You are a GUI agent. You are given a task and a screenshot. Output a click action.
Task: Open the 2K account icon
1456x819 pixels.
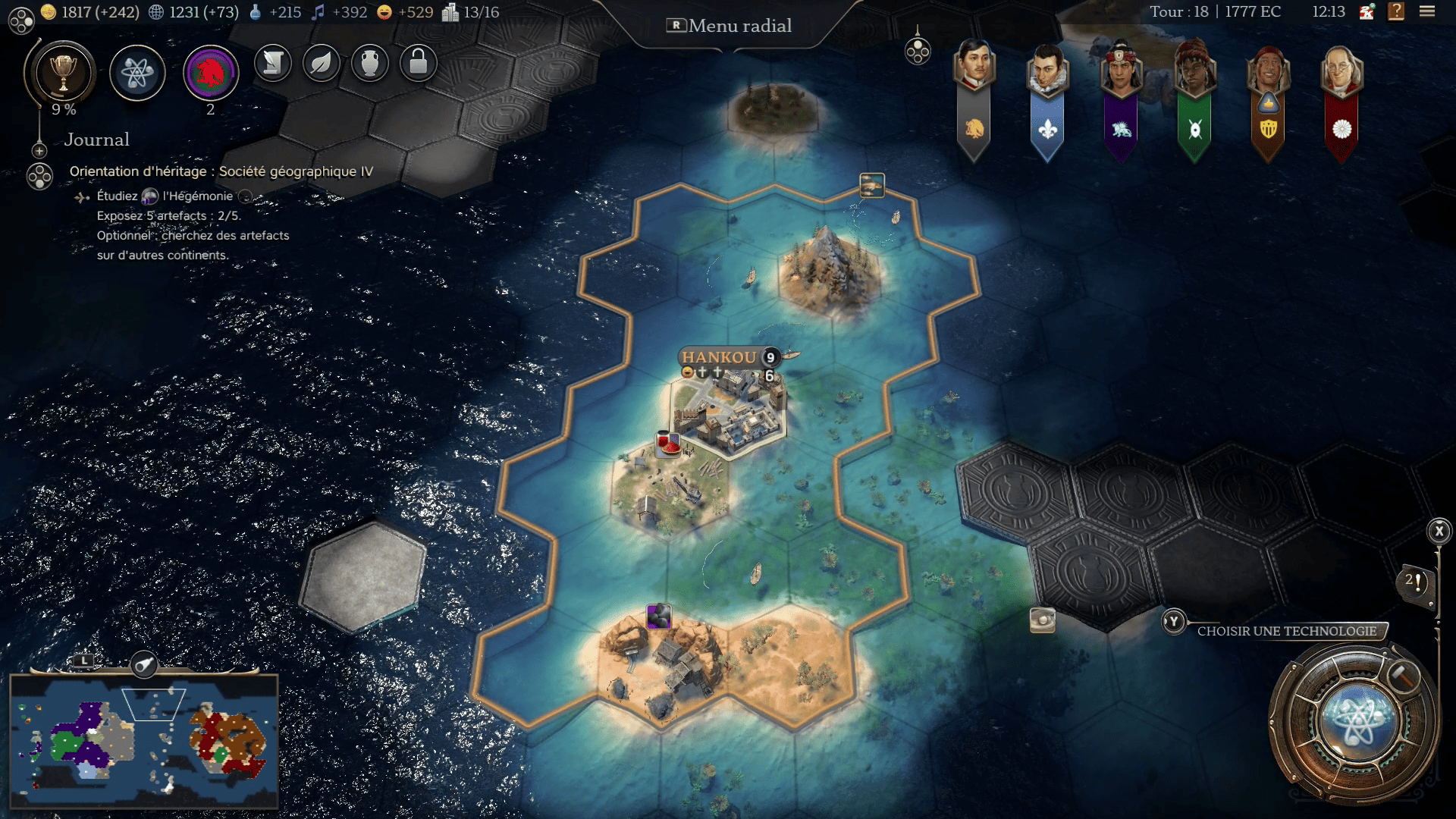1367,12
